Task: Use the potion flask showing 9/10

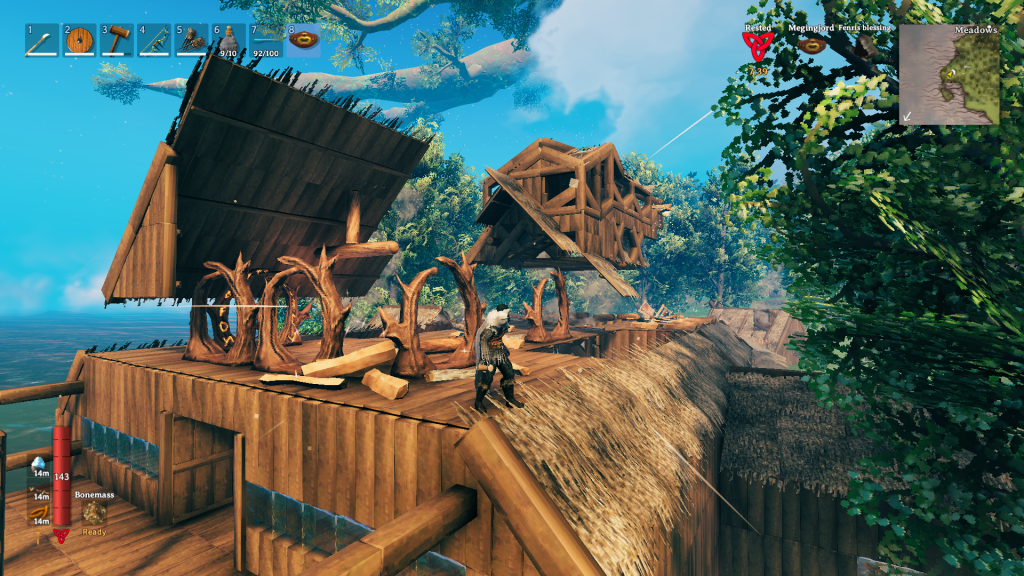Action: (228, 41)
